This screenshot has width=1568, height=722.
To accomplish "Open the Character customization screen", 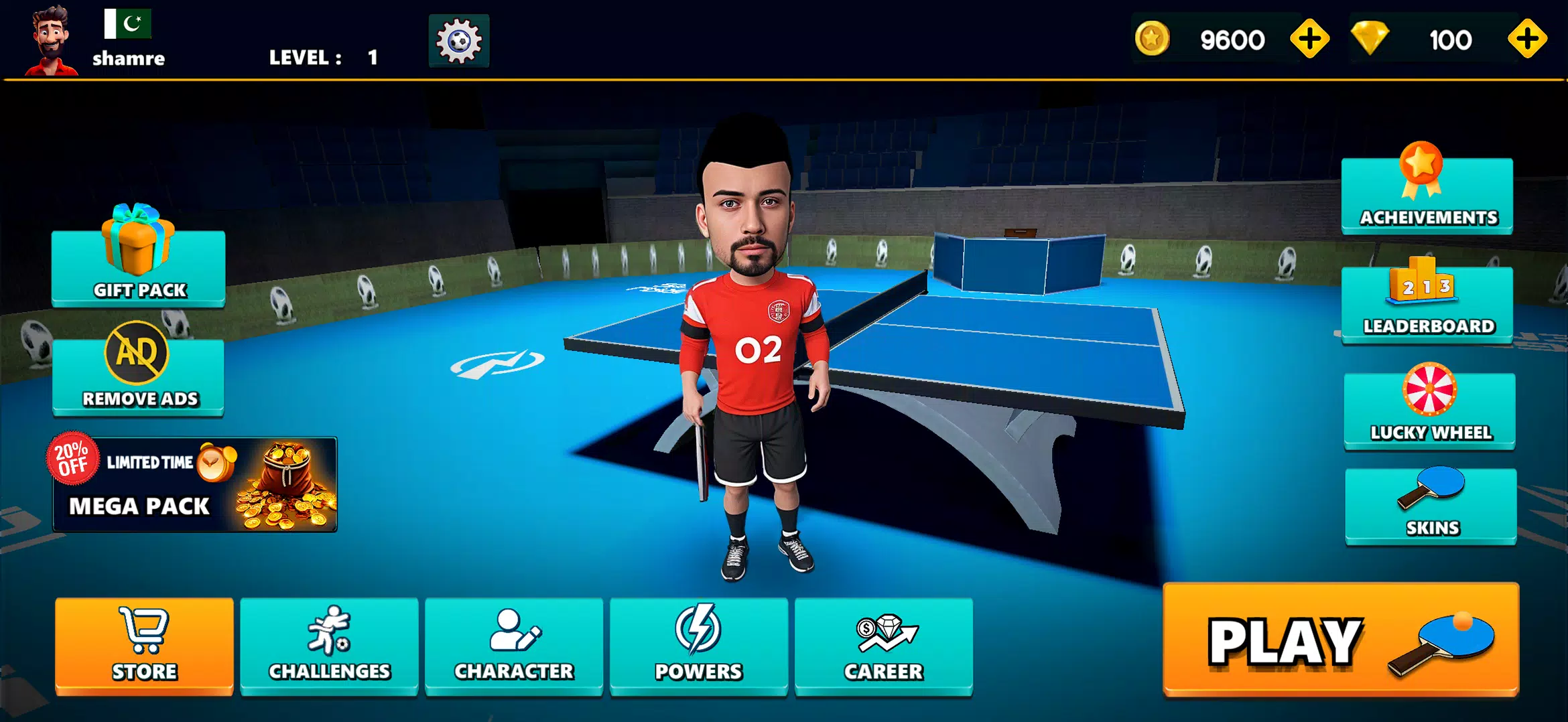I will 513,644.
